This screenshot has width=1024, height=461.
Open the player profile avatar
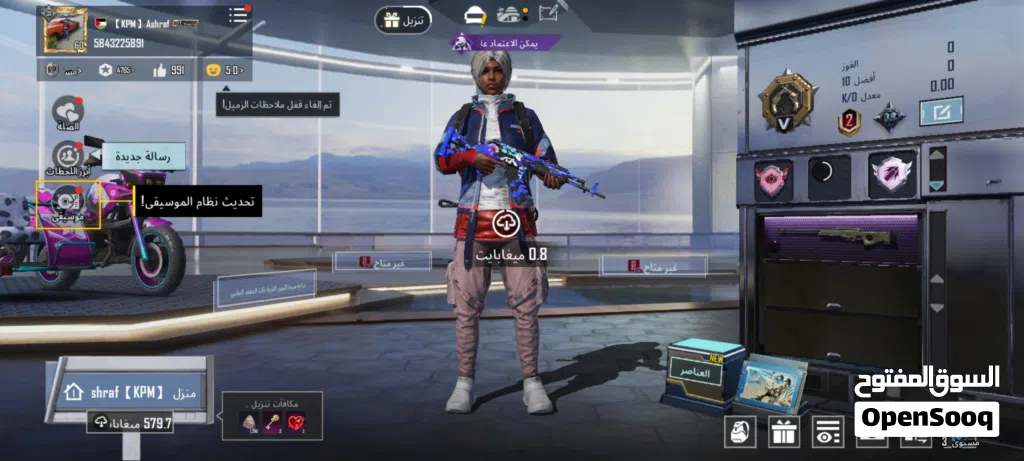pyautogui.click(x=65, y=31)
